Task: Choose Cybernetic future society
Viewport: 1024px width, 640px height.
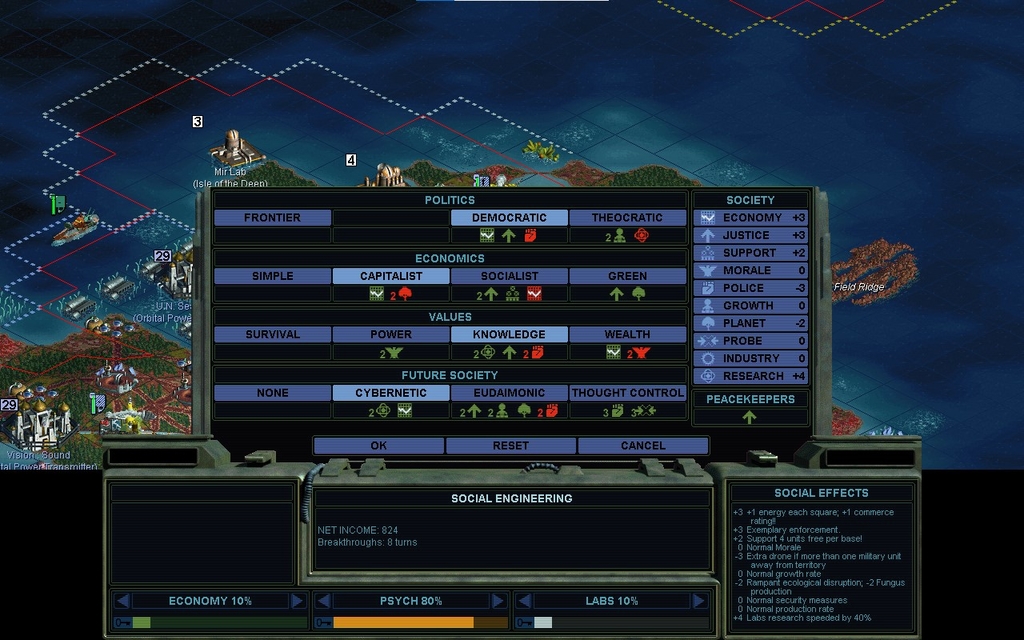Action: click(391, 394)
